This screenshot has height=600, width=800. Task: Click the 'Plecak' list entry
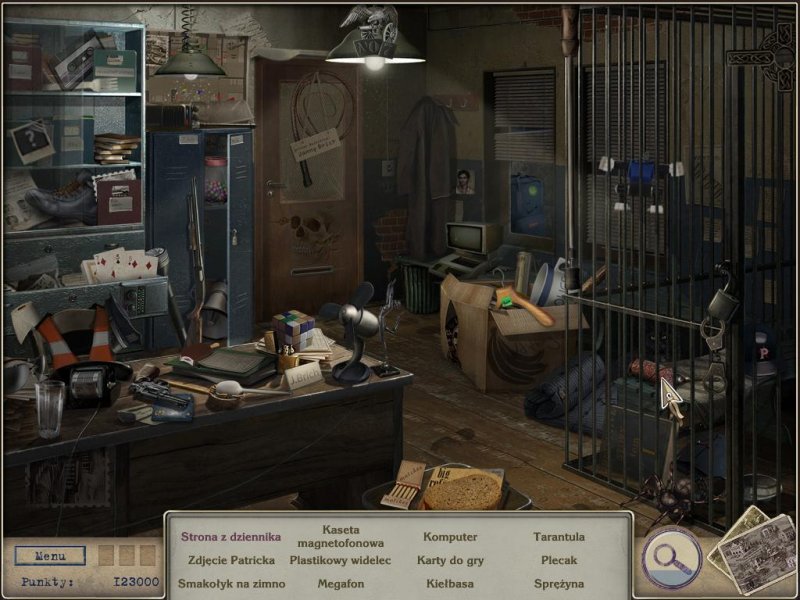point(559,560)
